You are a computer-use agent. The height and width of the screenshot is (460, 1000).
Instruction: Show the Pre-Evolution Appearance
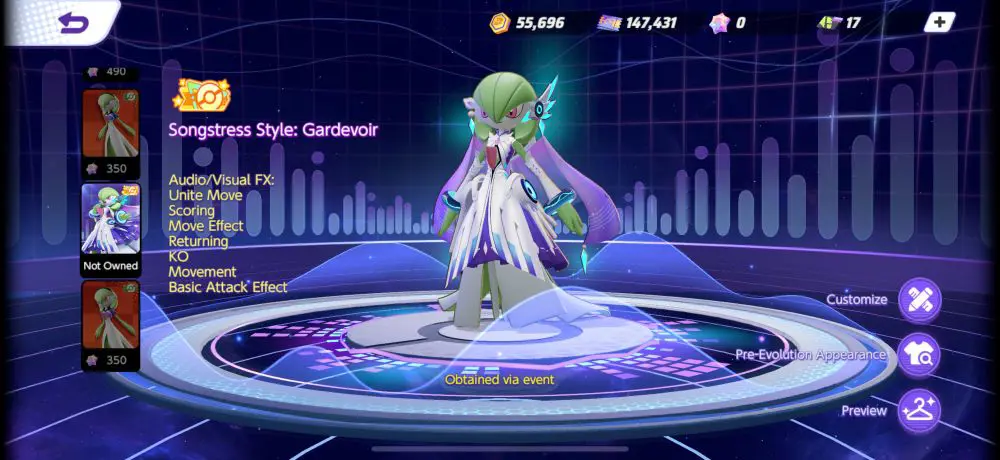tap(918, 354)
